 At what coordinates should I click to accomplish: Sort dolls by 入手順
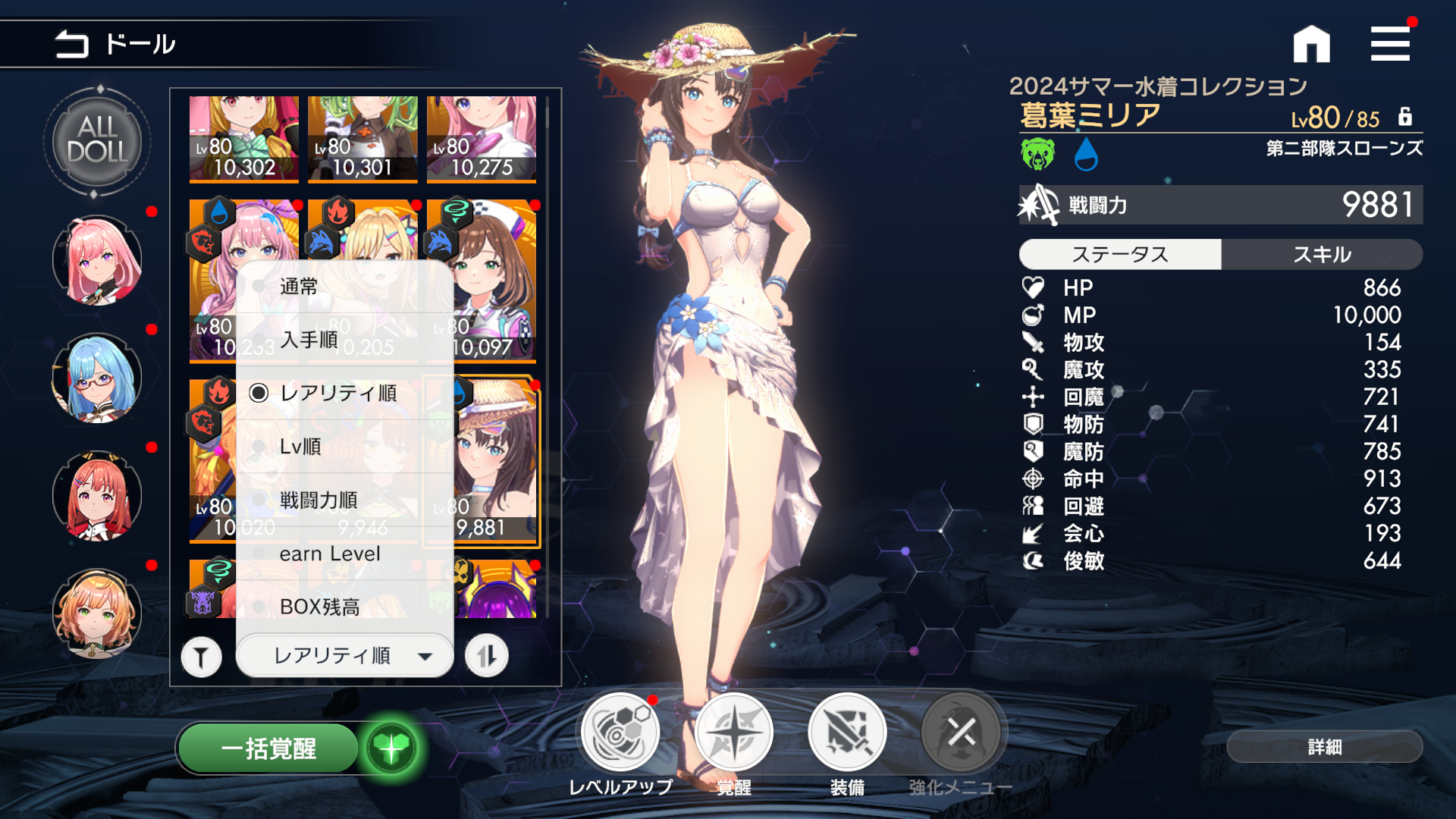click(309, 340)
